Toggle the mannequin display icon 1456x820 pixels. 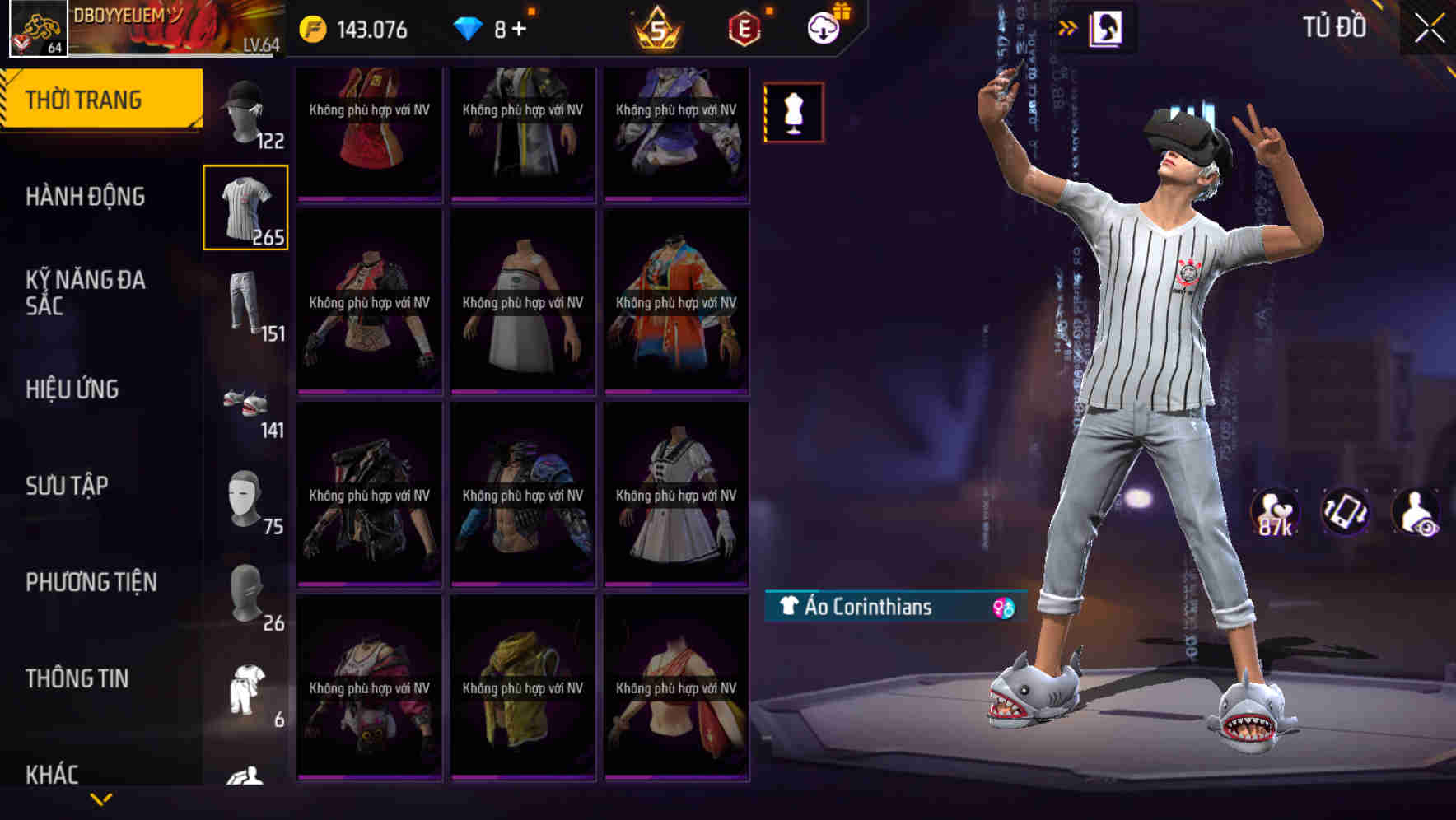[793, 113]
